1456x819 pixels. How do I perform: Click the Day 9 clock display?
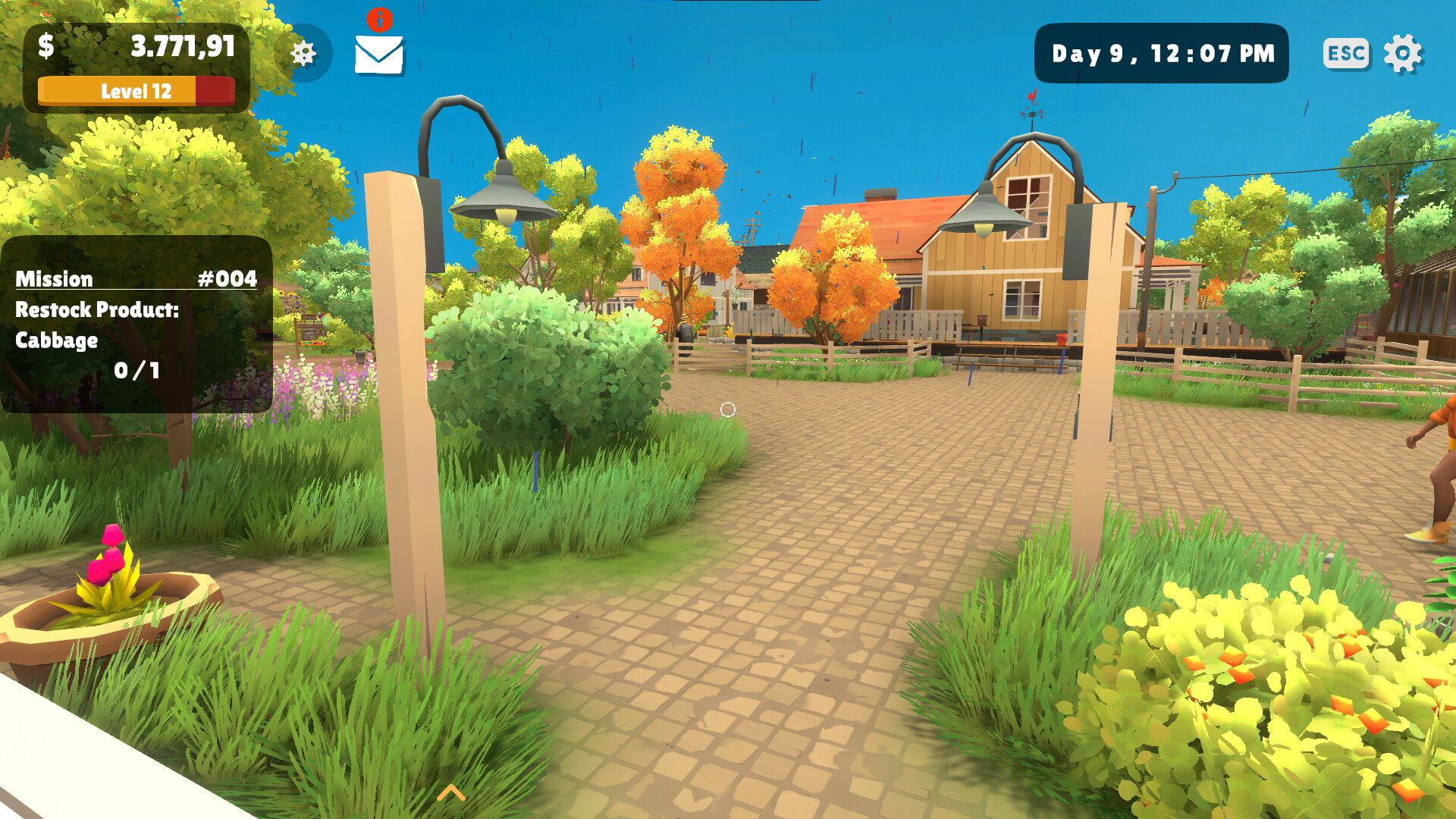coord(1162,53)
